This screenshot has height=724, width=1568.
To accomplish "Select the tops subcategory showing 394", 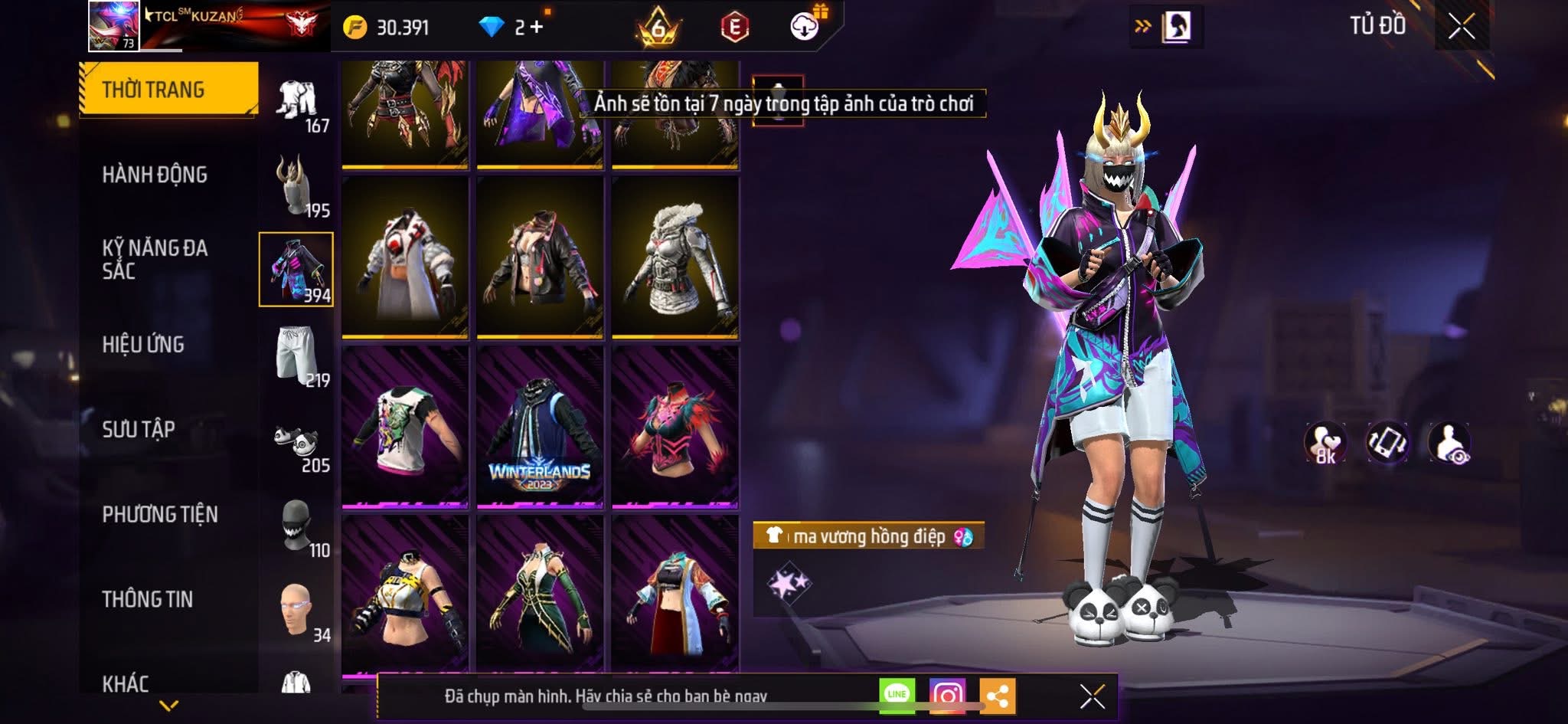I will [x=296, y=269].
